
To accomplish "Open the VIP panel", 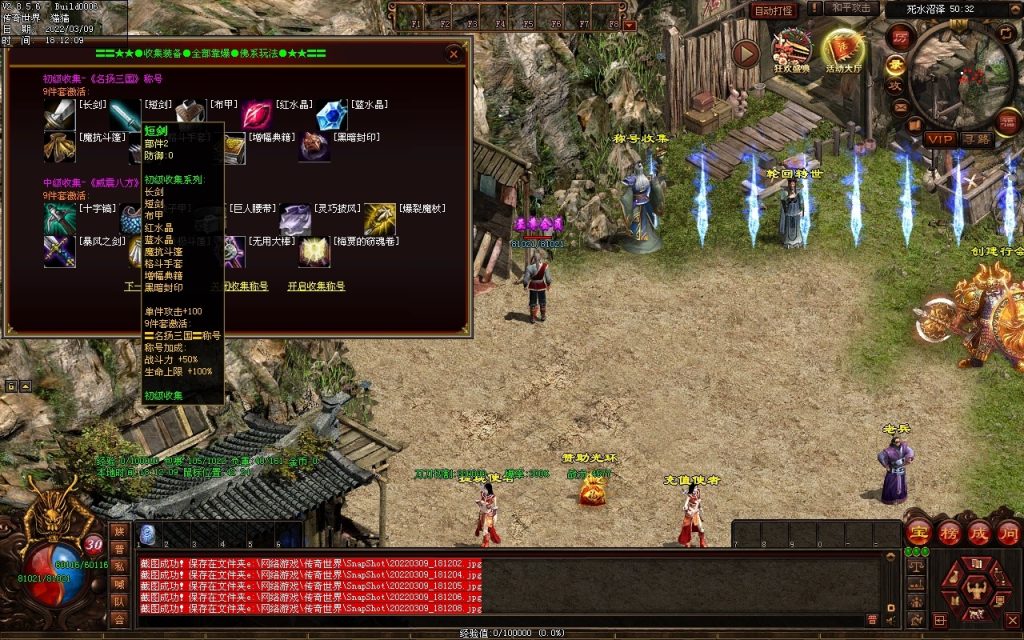I will [x=938, y=138].
